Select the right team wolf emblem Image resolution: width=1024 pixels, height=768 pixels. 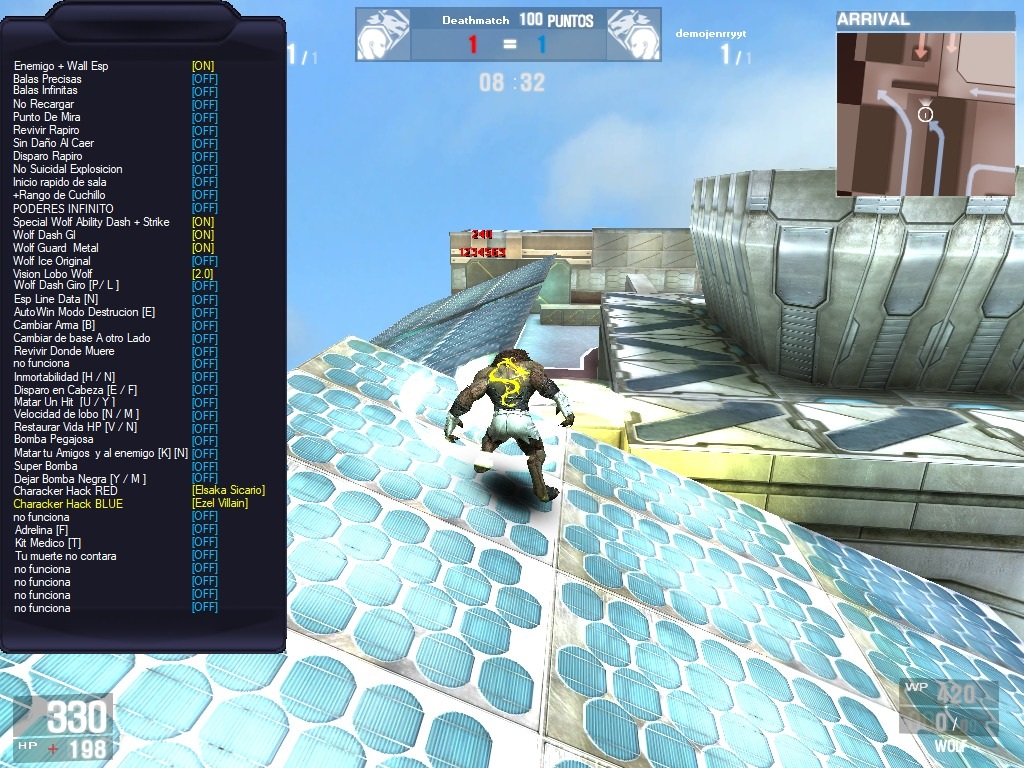point(632,35)
